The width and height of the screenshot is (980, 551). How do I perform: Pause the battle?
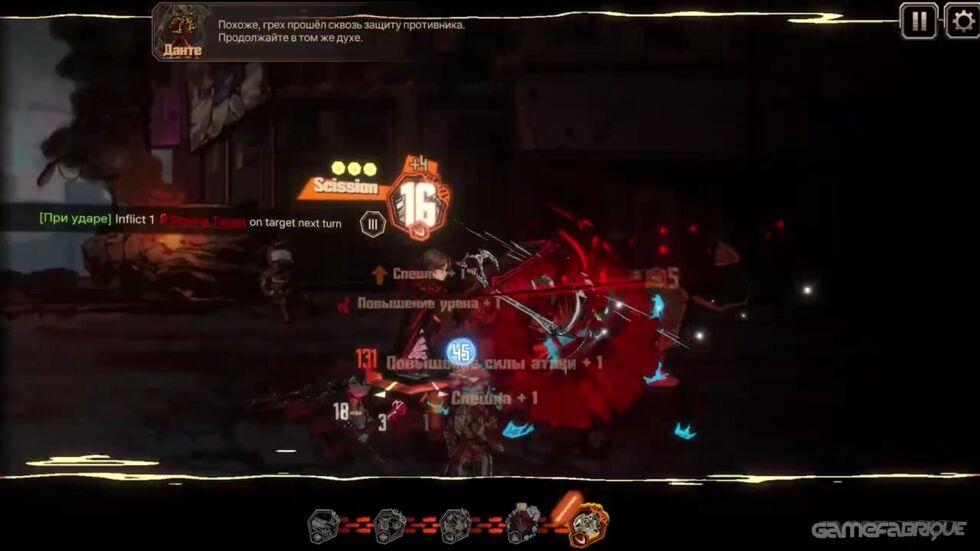918,21
